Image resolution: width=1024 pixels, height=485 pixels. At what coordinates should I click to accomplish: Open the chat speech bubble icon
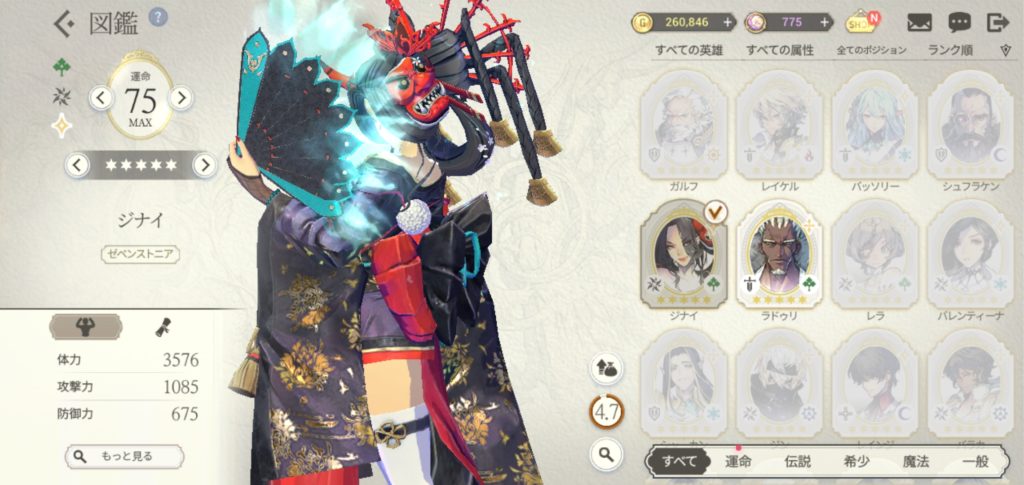pyautogui.click(x=959, y=22)
